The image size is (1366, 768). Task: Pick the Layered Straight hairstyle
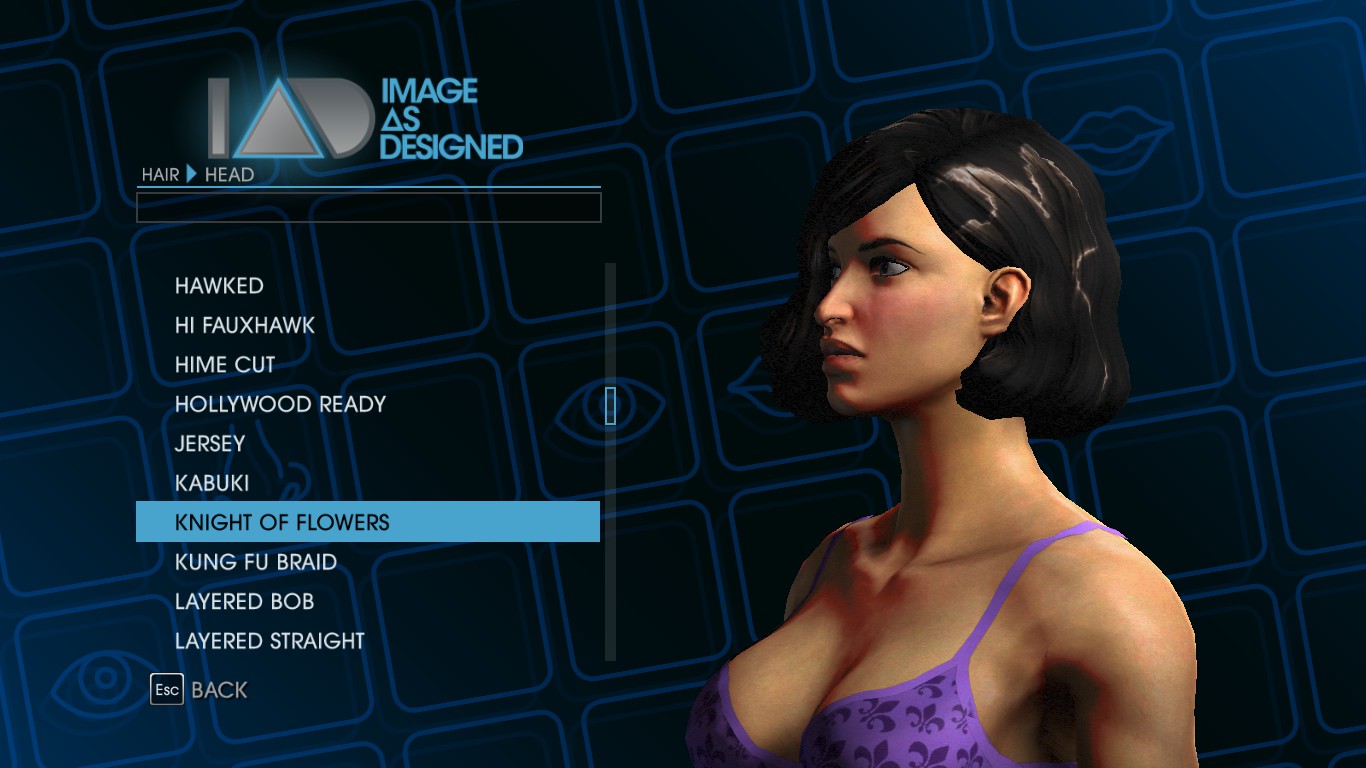pos(270,641)
